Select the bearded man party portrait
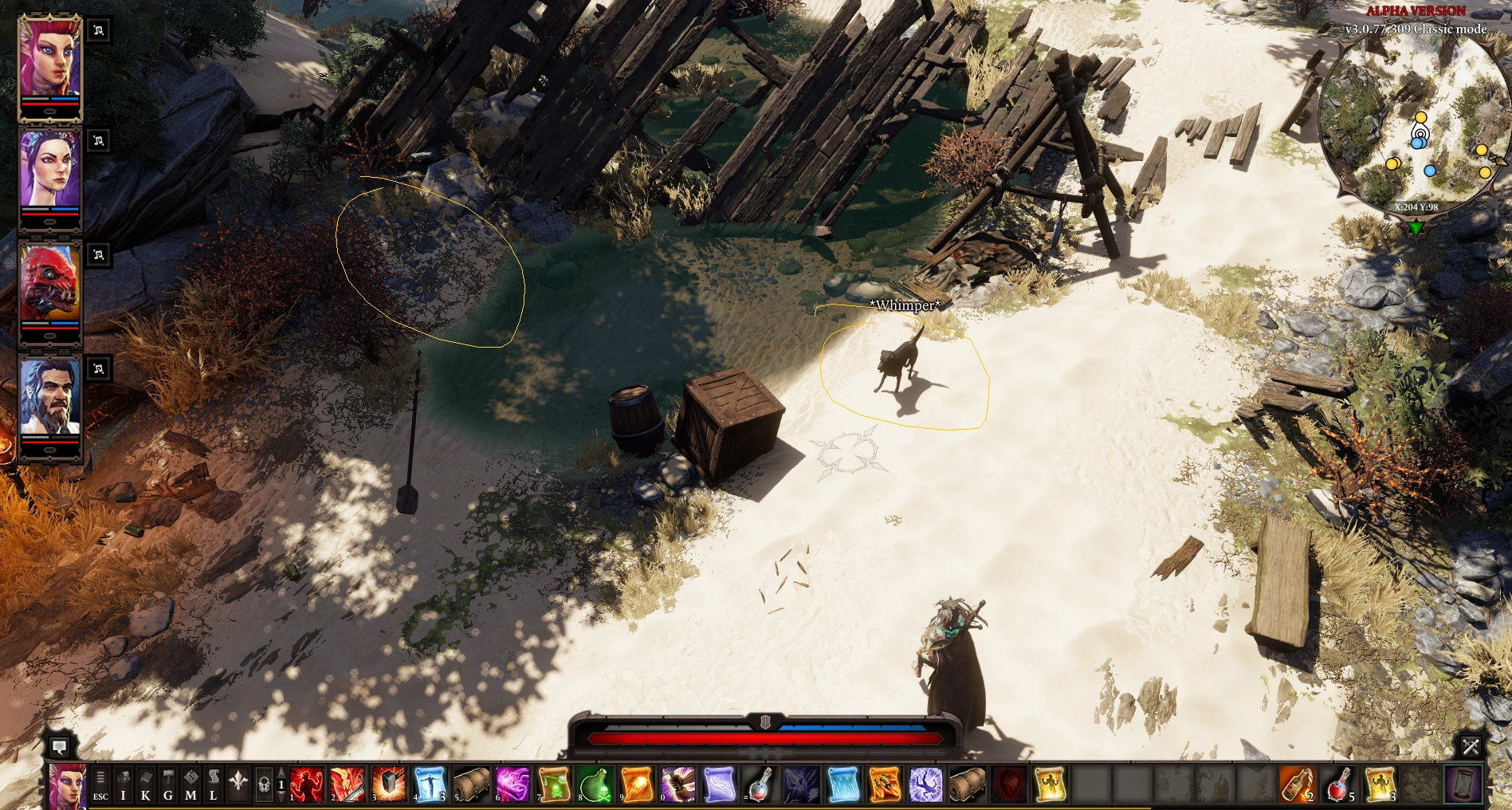 pos(49,398)
